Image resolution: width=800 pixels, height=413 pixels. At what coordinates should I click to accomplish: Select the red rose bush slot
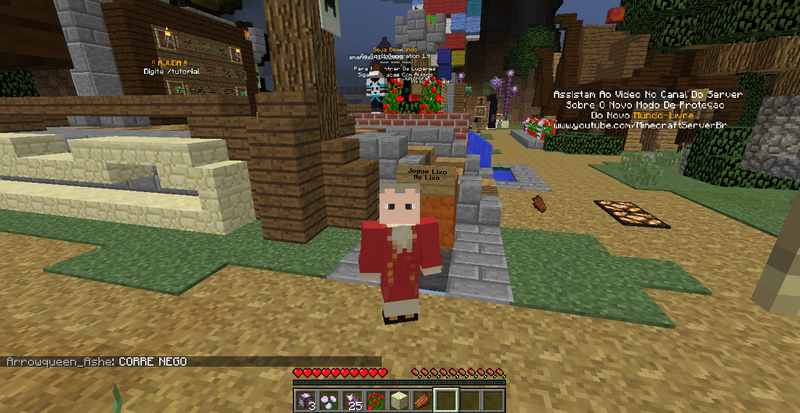(375, 400)
